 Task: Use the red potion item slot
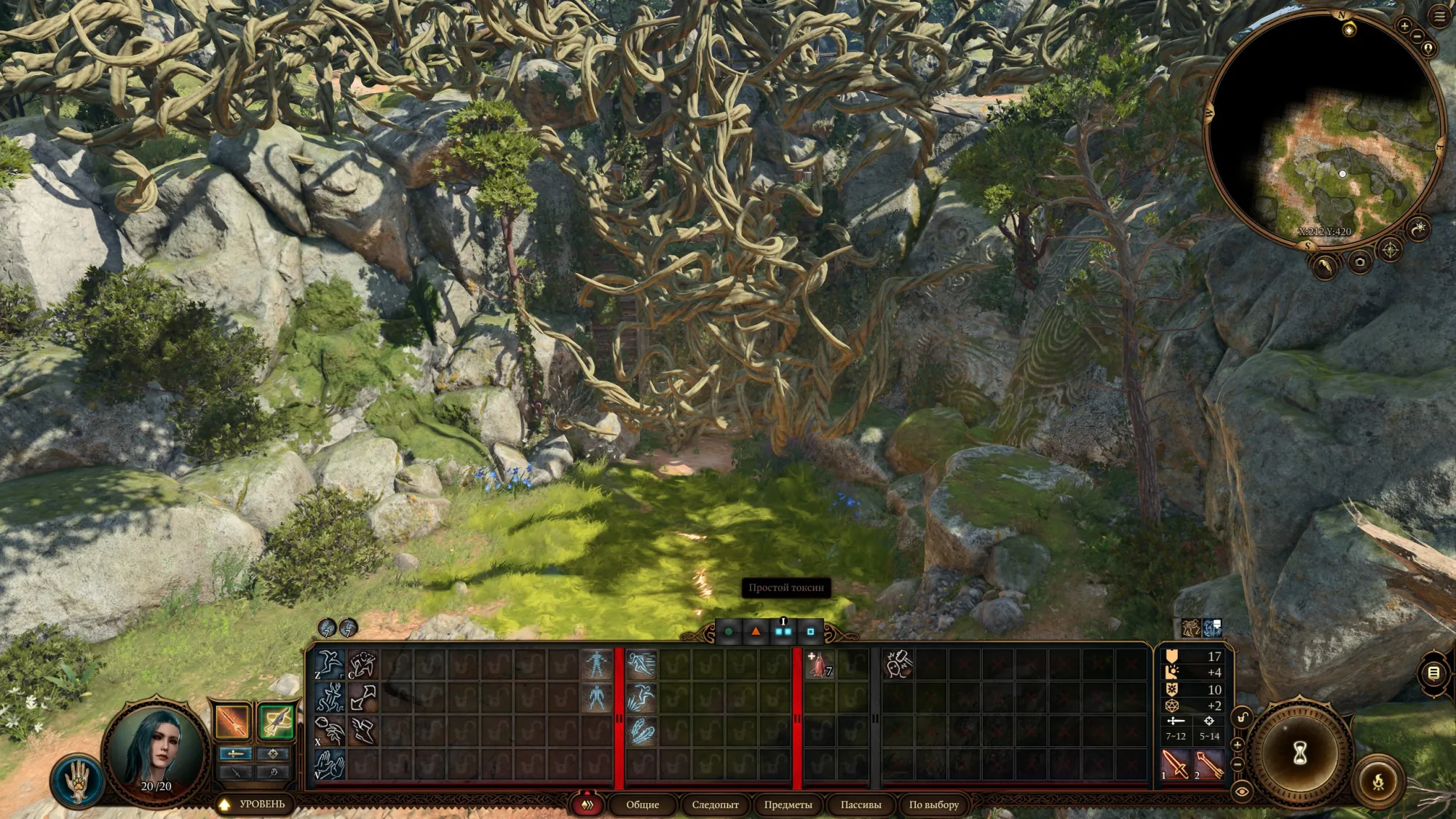(820, 665)
